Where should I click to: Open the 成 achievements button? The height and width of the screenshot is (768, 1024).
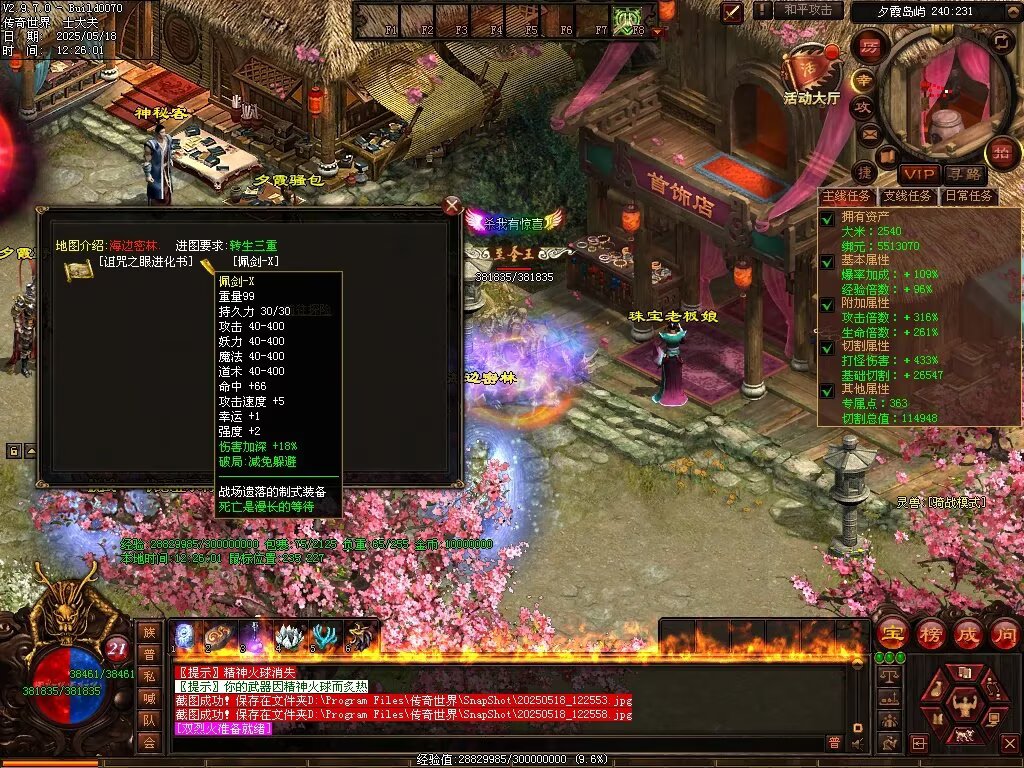(x=968, y=633)
